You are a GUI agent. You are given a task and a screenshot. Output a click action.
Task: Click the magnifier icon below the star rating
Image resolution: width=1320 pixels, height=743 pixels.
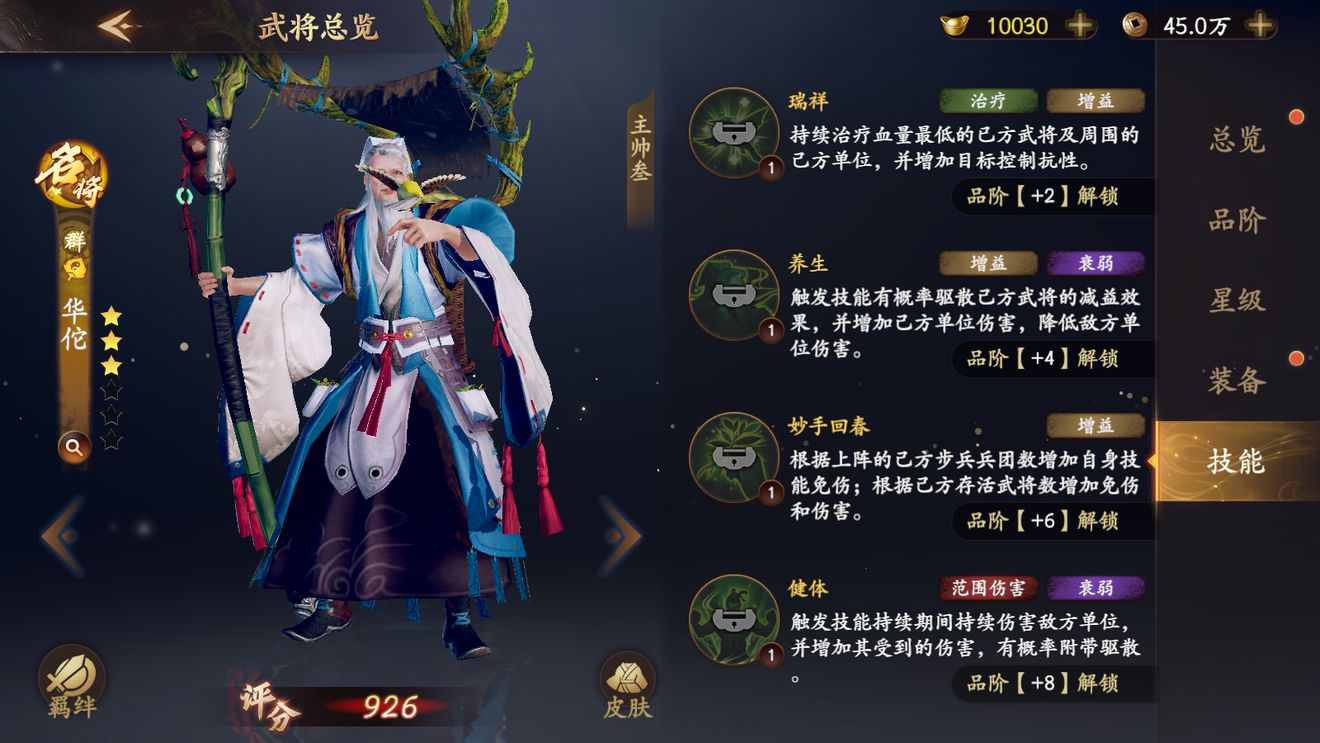[73, 447]
